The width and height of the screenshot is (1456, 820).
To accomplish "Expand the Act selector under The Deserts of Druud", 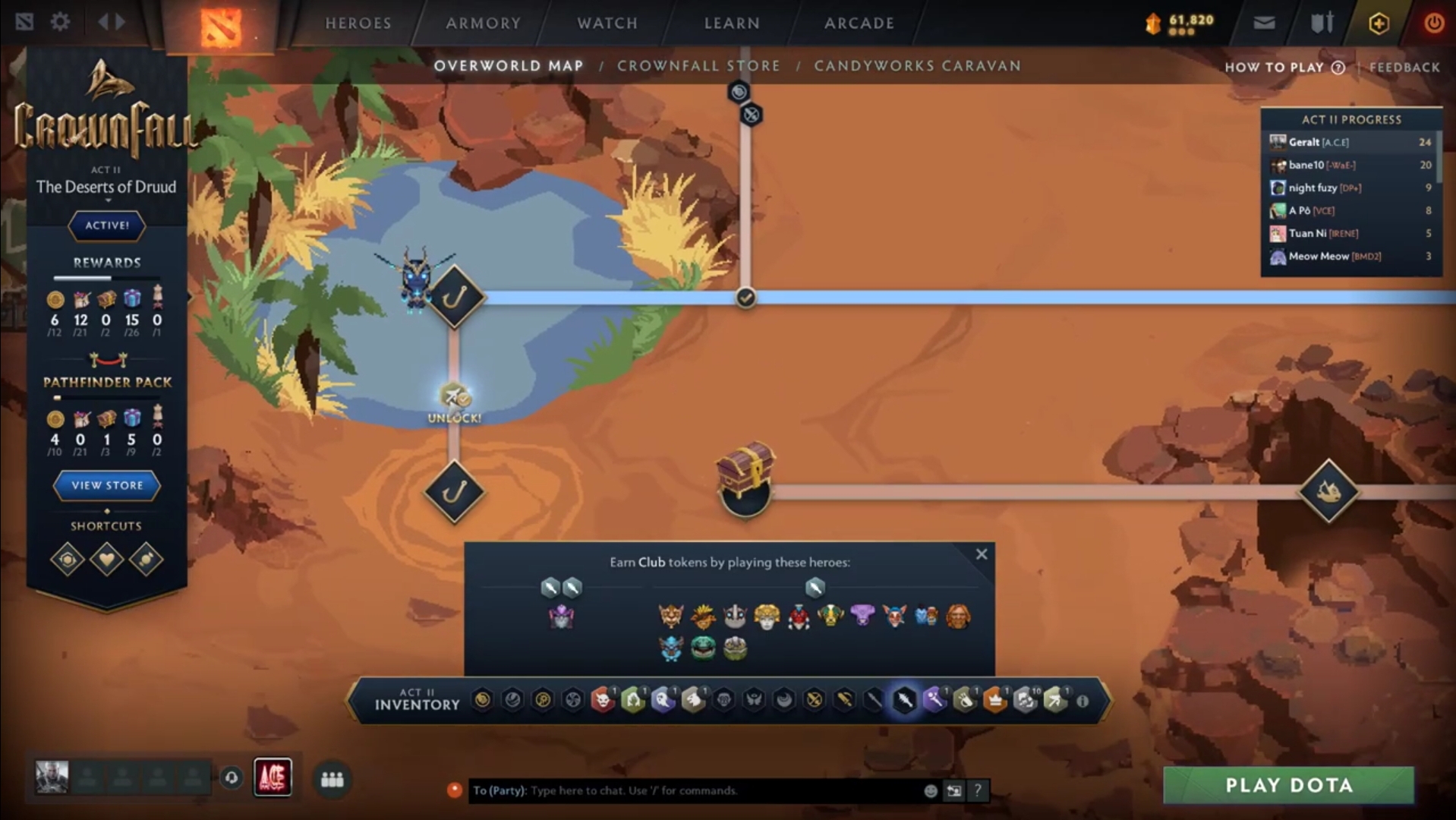I will click(107, 200).
